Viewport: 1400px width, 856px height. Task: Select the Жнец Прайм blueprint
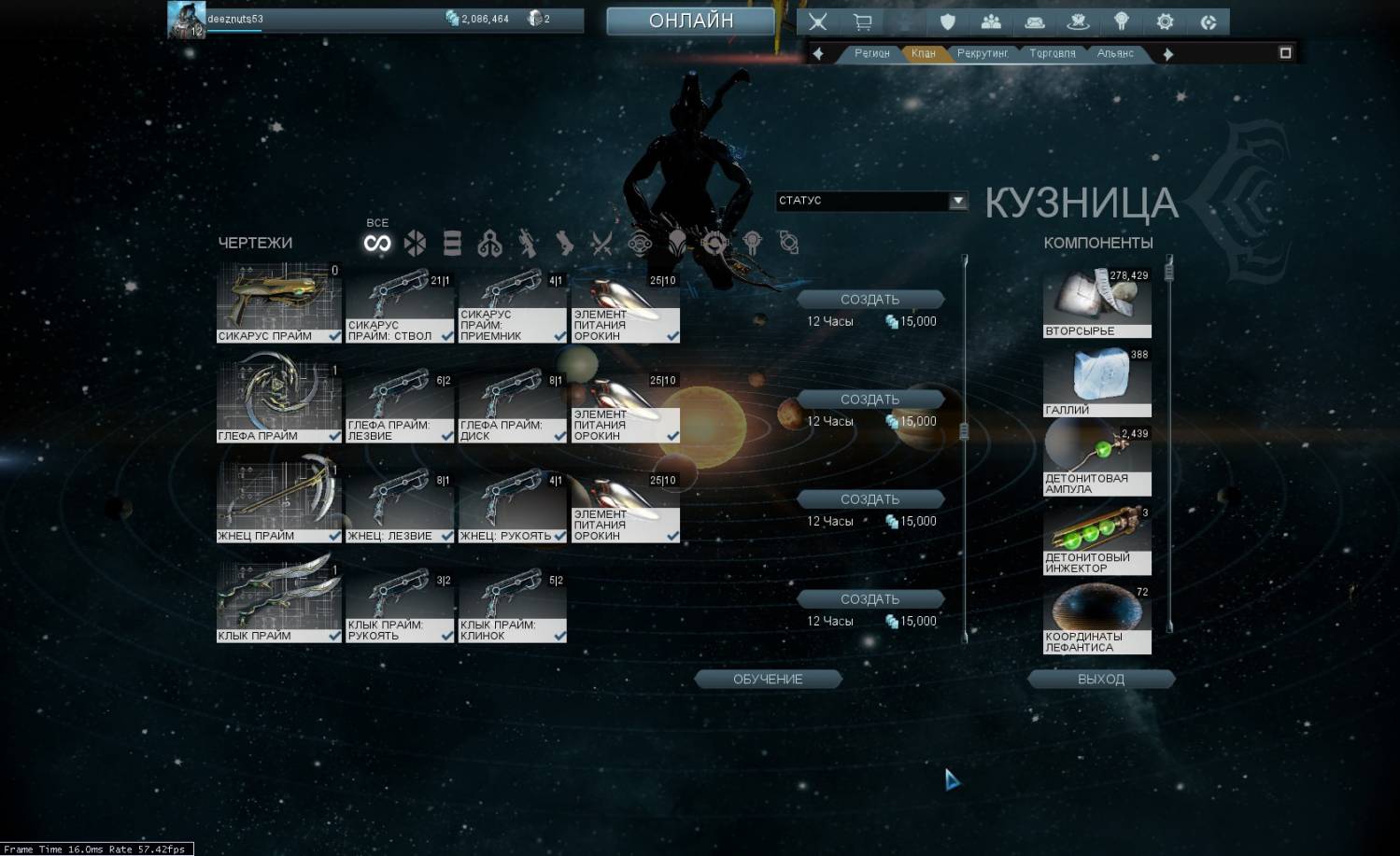(278, 502)
